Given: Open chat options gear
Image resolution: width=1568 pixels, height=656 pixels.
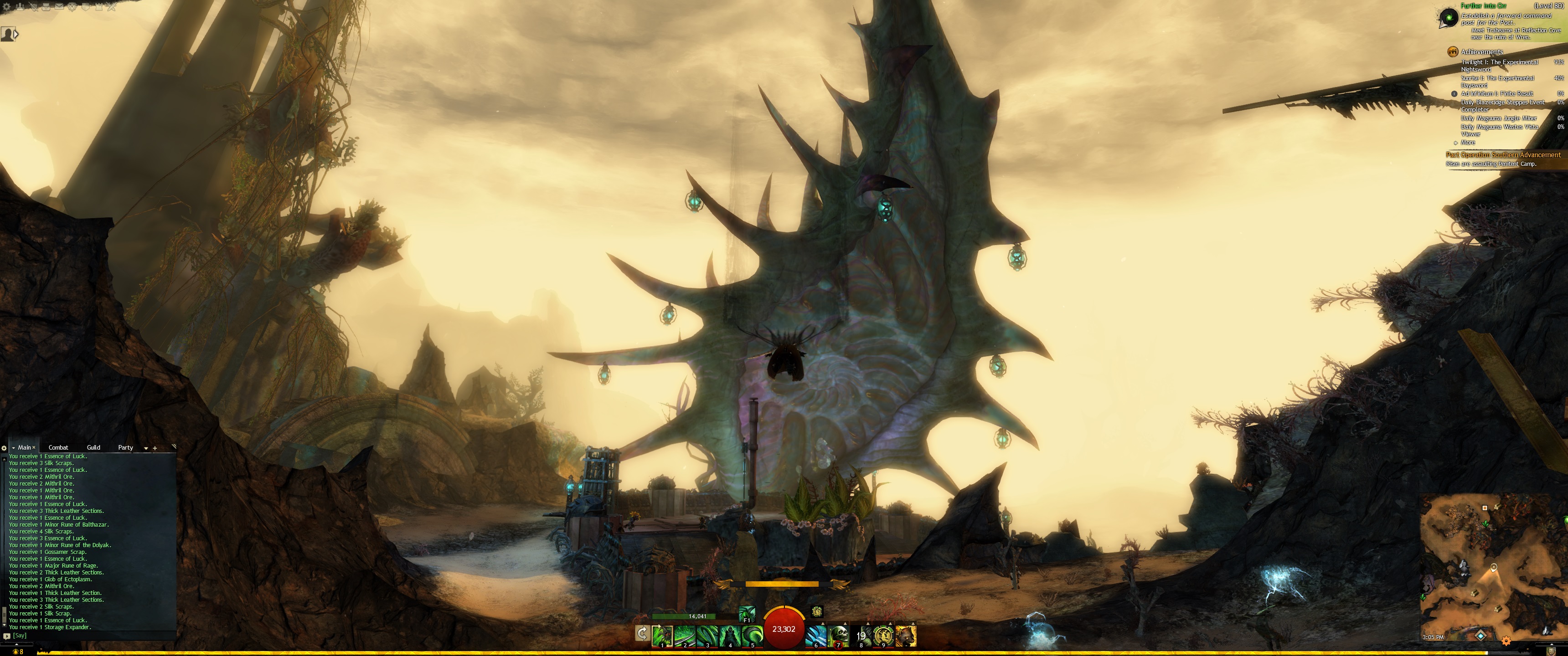Looking at the screenshot, I should (4, 448).
